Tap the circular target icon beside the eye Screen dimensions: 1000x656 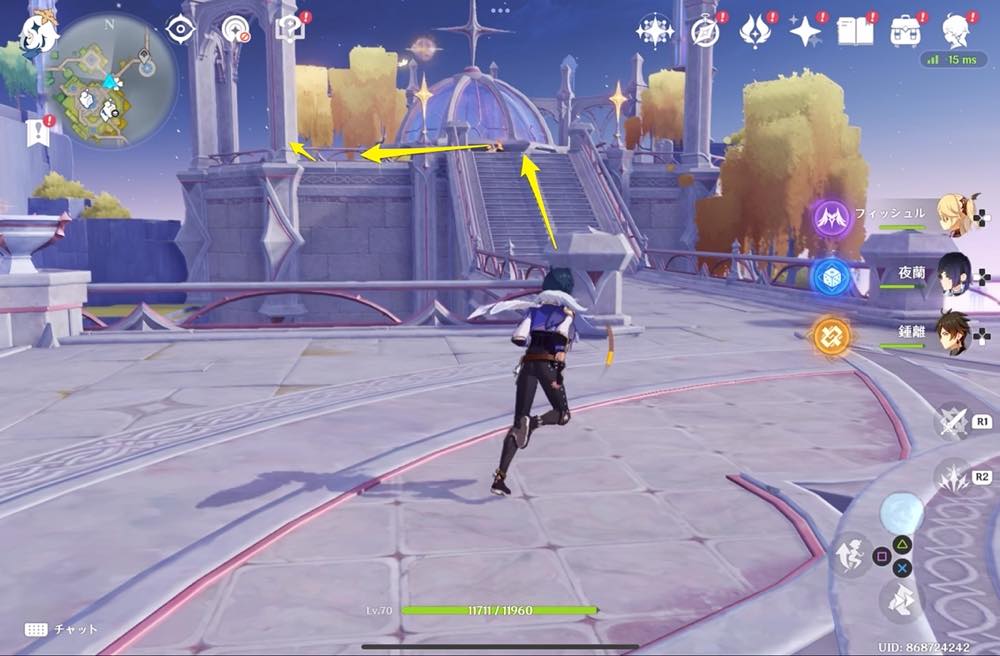click(236, 30)
